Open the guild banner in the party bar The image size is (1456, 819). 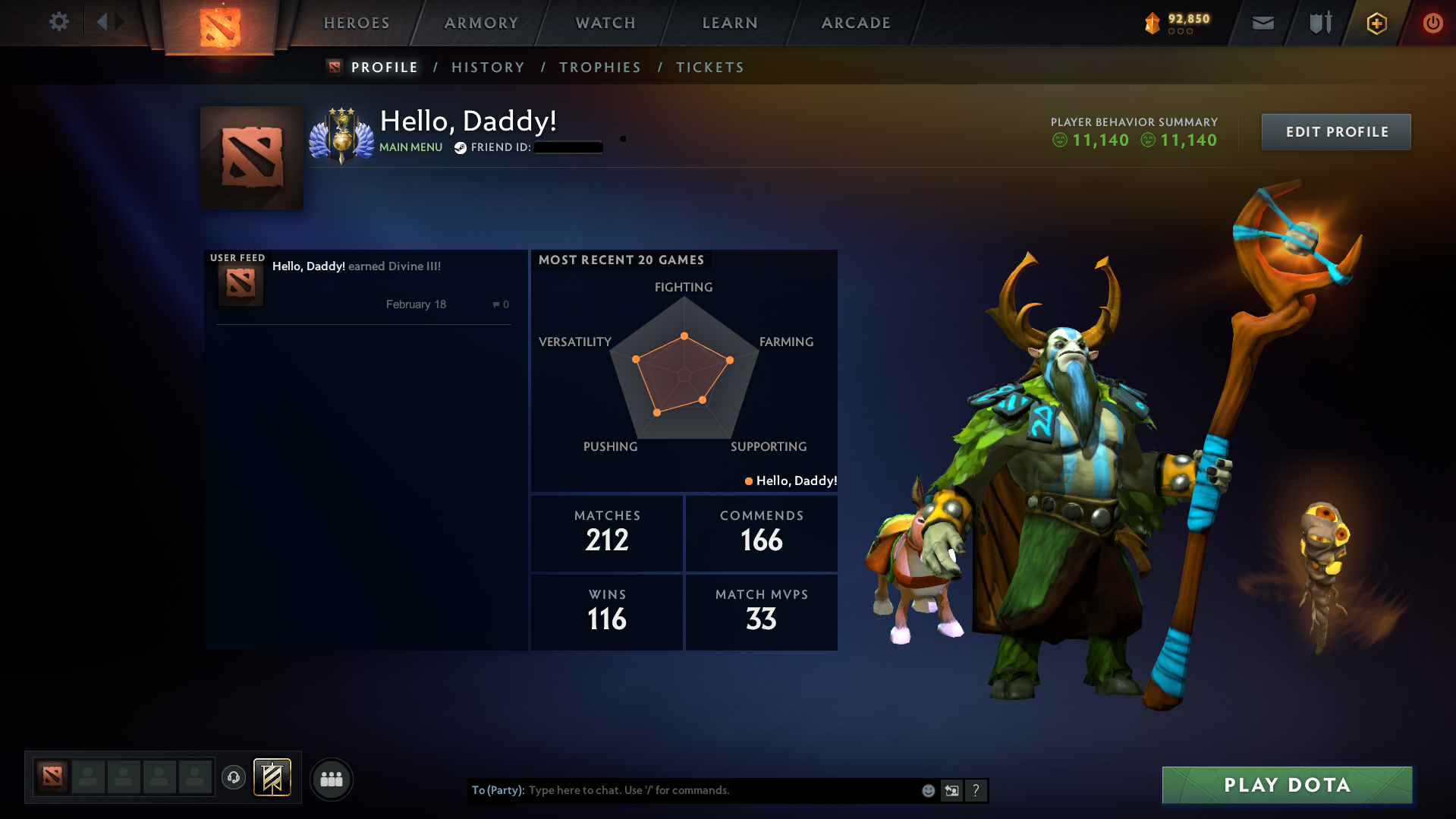[x=272, y=778]
